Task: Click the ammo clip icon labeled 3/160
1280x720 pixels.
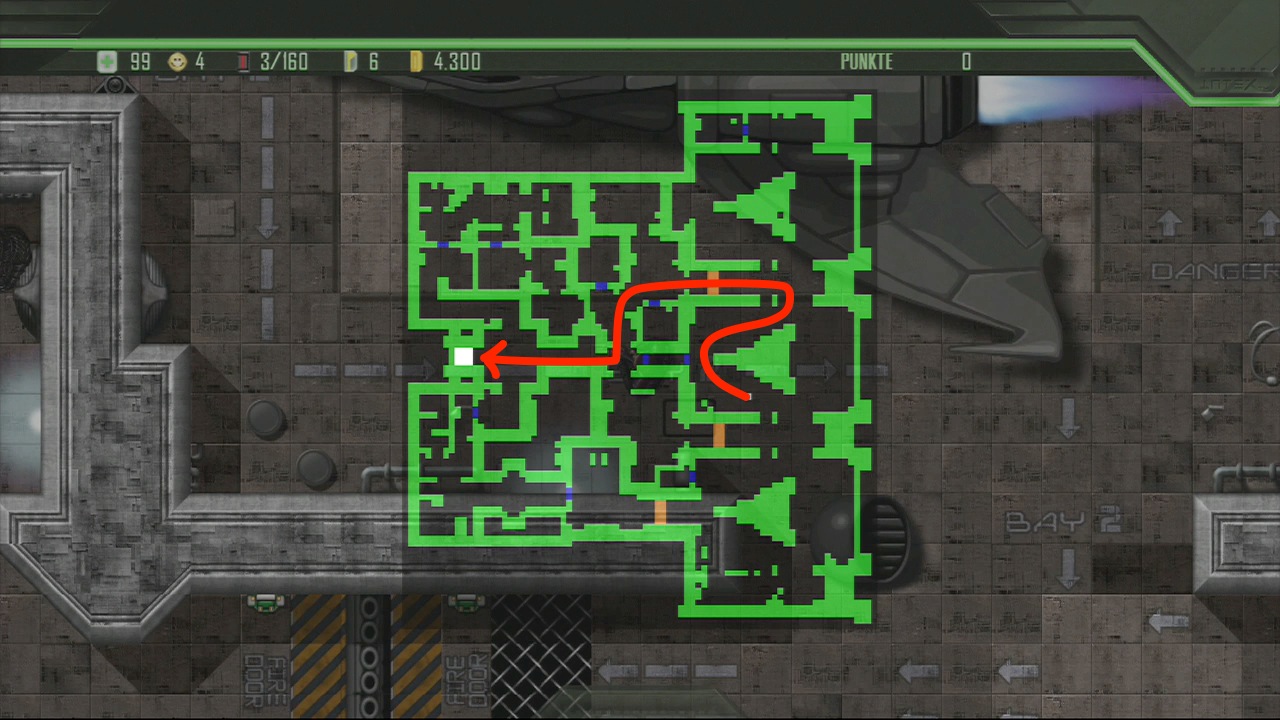Action: pos(243,61)
